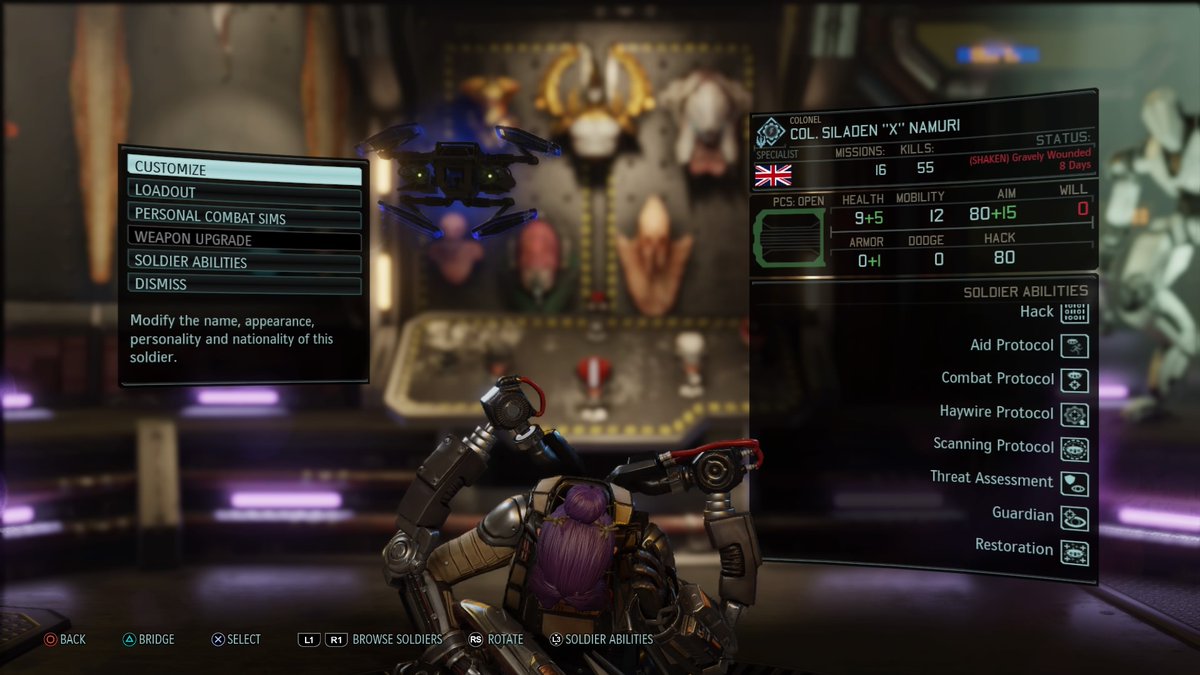Select the Customize menu entry
This screenshot has height=675, width=1200.
(244, 170)
